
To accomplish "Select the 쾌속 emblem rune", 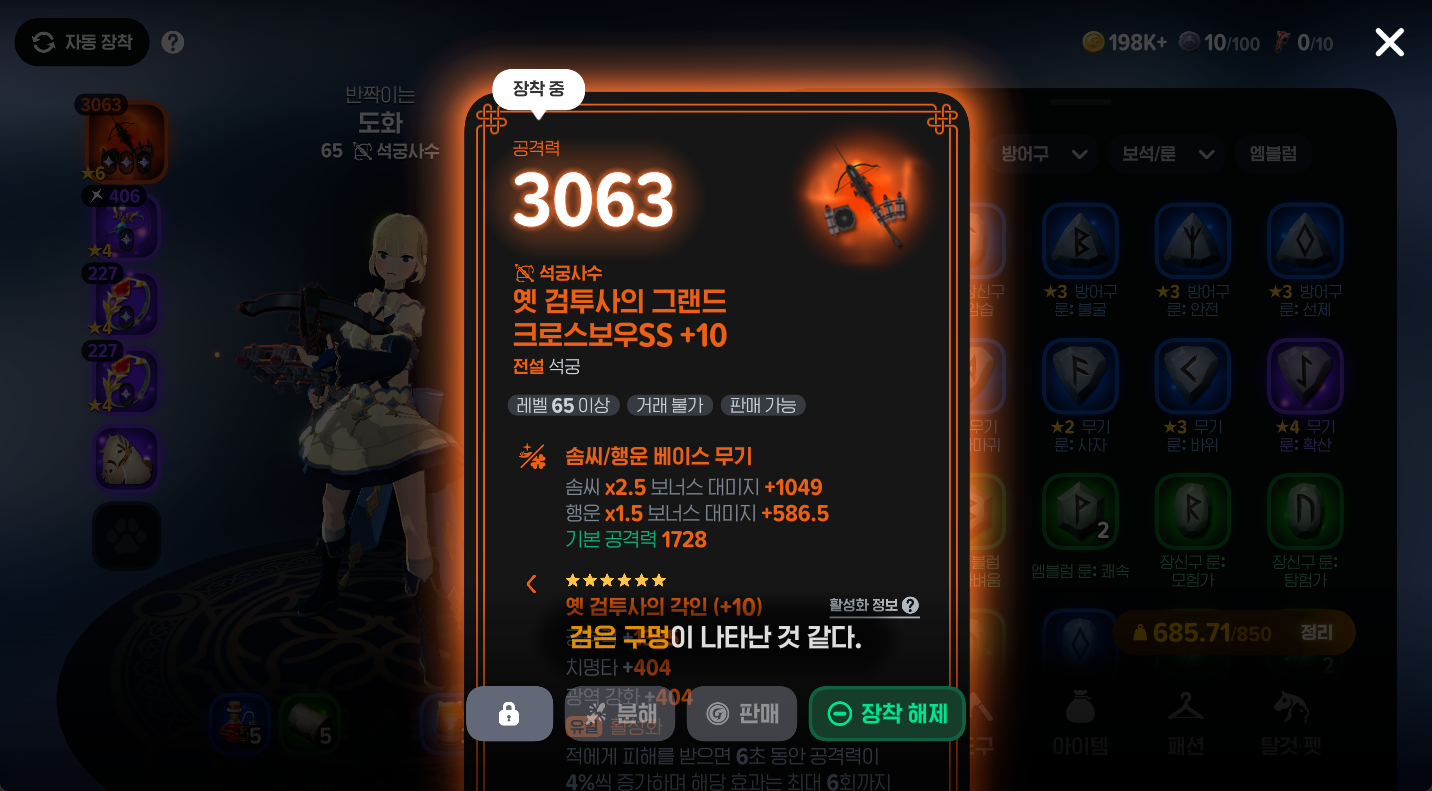I will (1080, 510).
